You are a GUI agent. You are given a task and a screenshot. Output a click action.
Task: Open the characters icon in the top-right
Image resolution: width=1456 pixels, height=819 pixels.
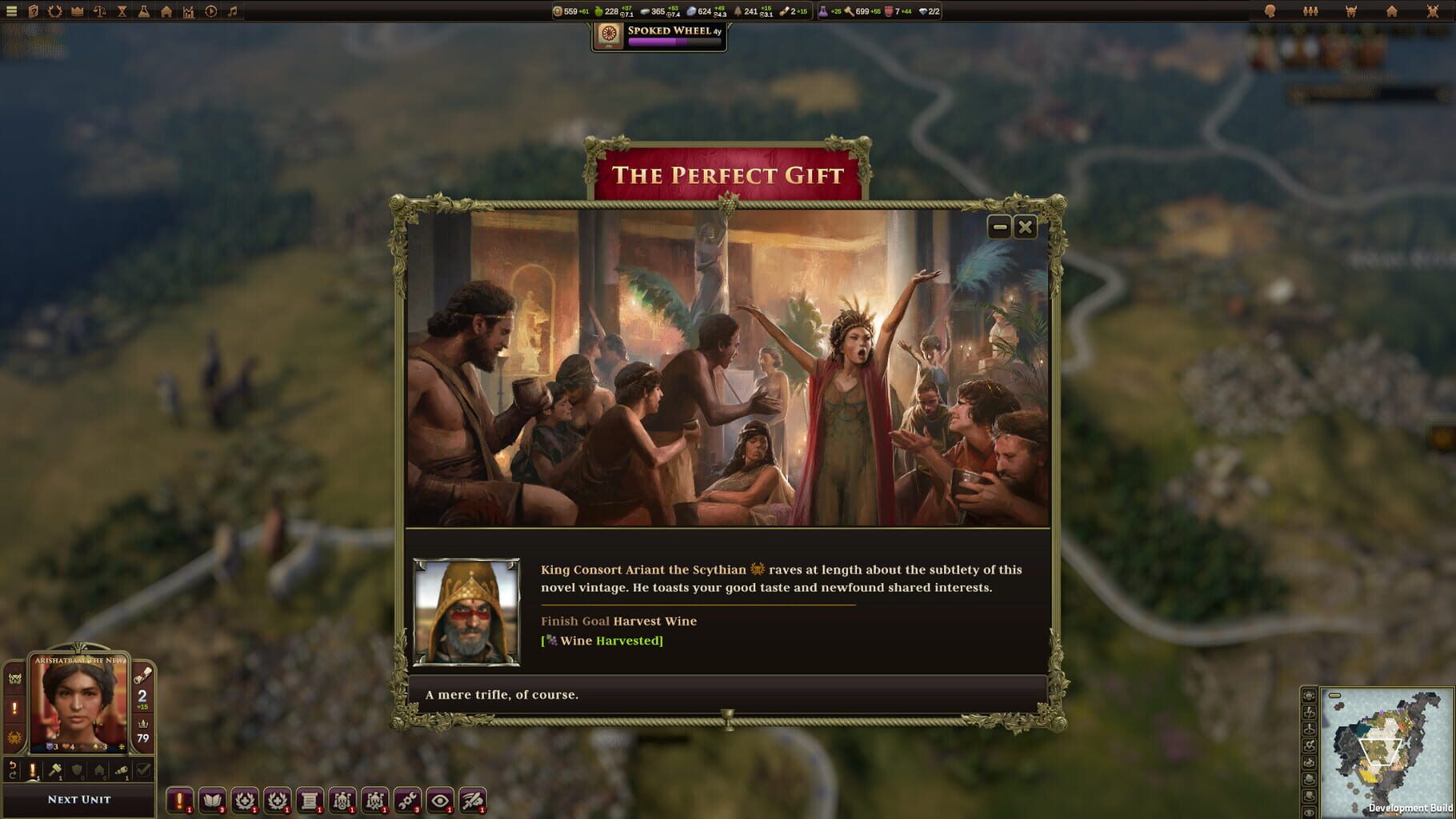pos(1310,10)
